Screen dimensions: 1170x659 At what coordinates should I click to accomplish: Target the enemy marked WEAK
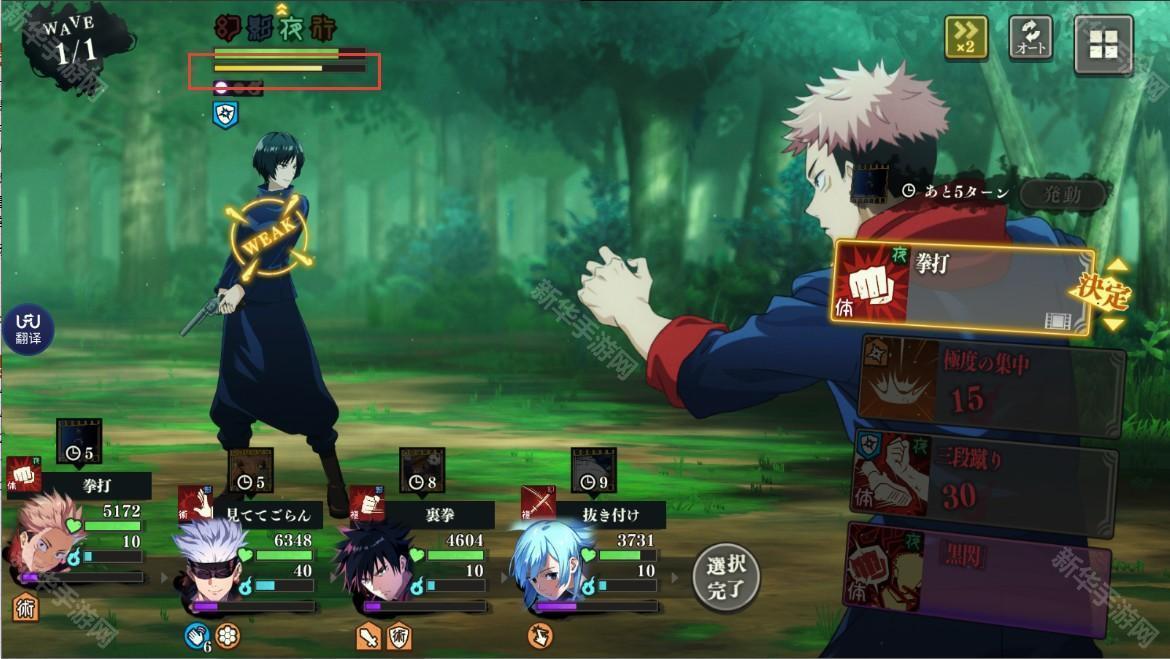pyautogui.click(x=270, y=290)
